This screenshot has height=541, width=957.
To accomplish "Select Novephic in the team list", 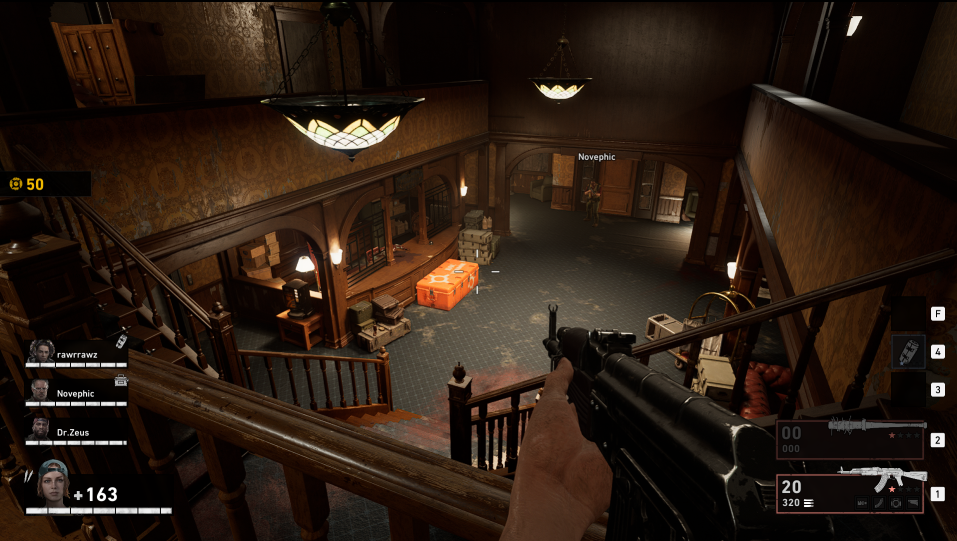I will (x=75, y=393).
